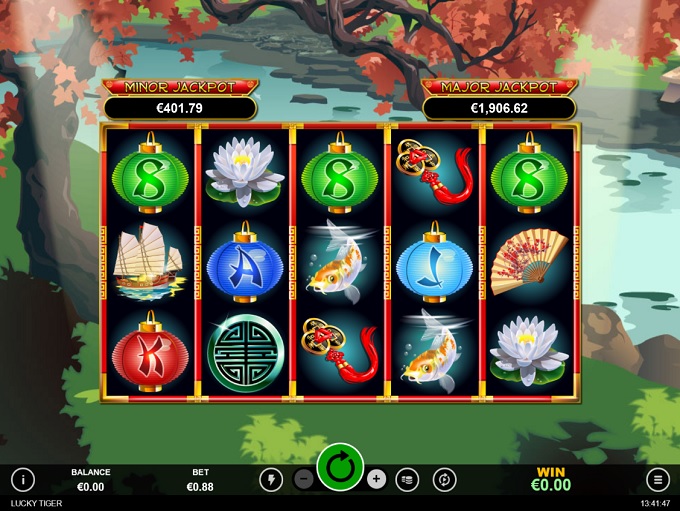Open the hamburger menu
The width and height of the screenshot is (680, 511).
coord(657,479)
